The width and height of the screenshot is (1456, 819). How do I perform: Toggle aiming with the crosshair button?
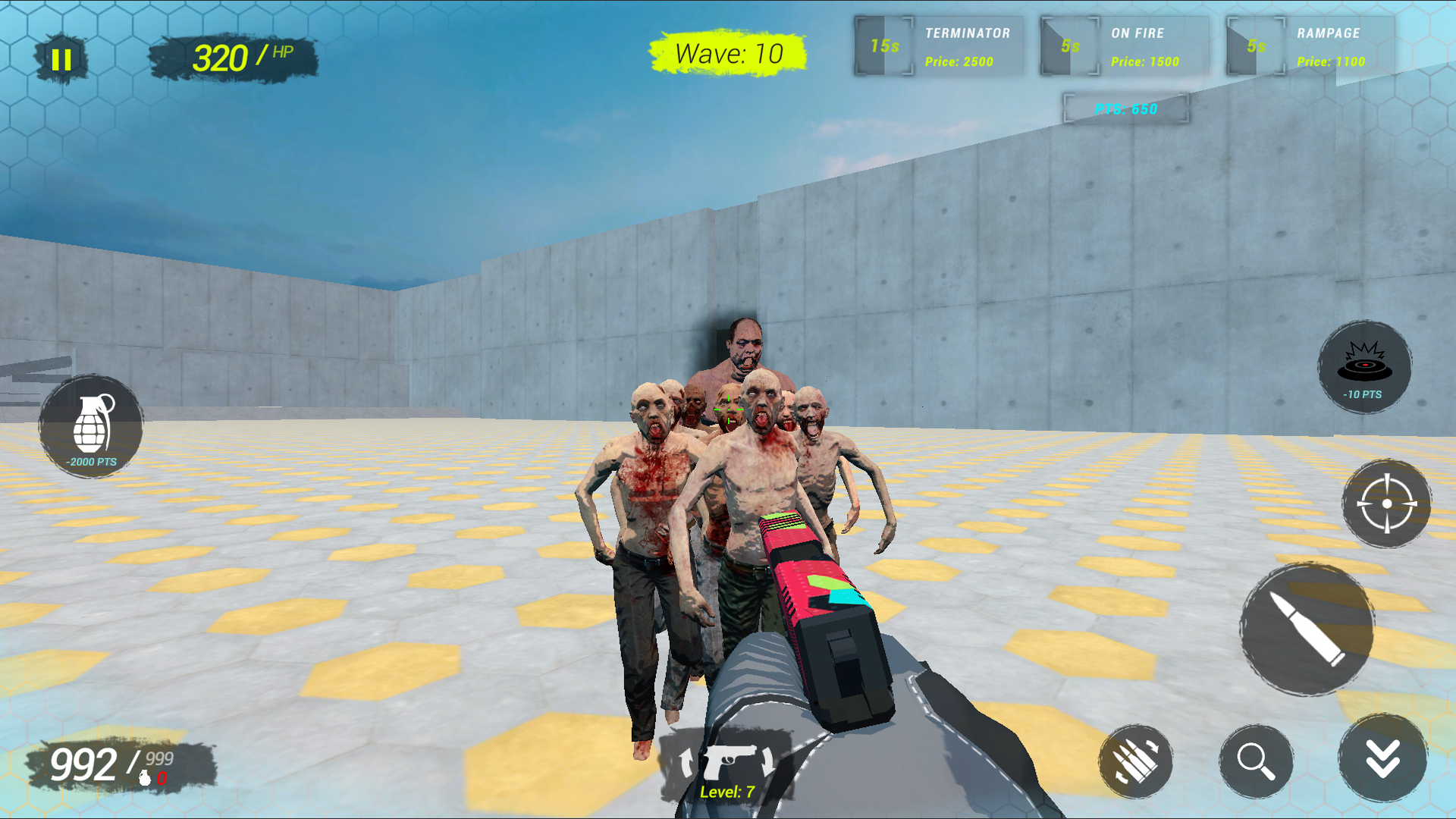click(1387, 503)
